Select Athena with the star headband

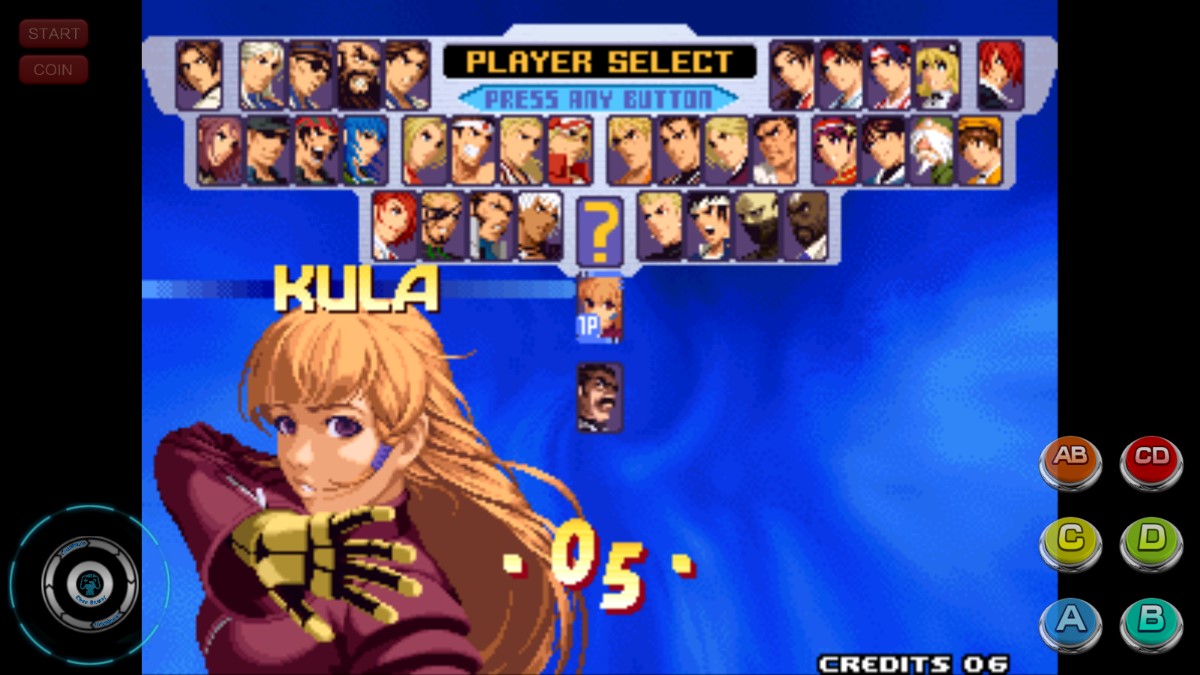click(x=834, y=150)
